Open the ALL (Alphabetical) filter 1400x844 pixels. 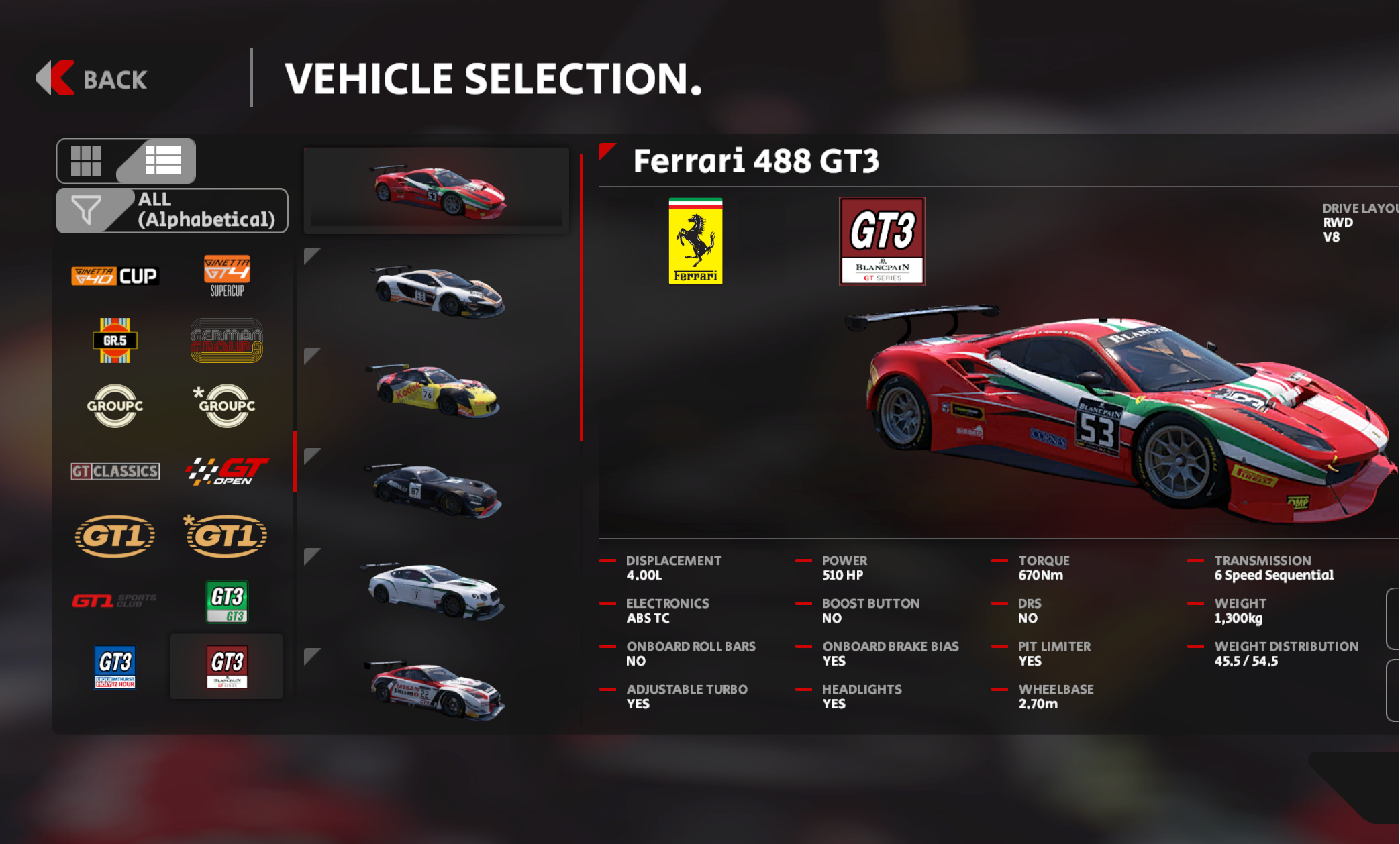coord(172,210)
